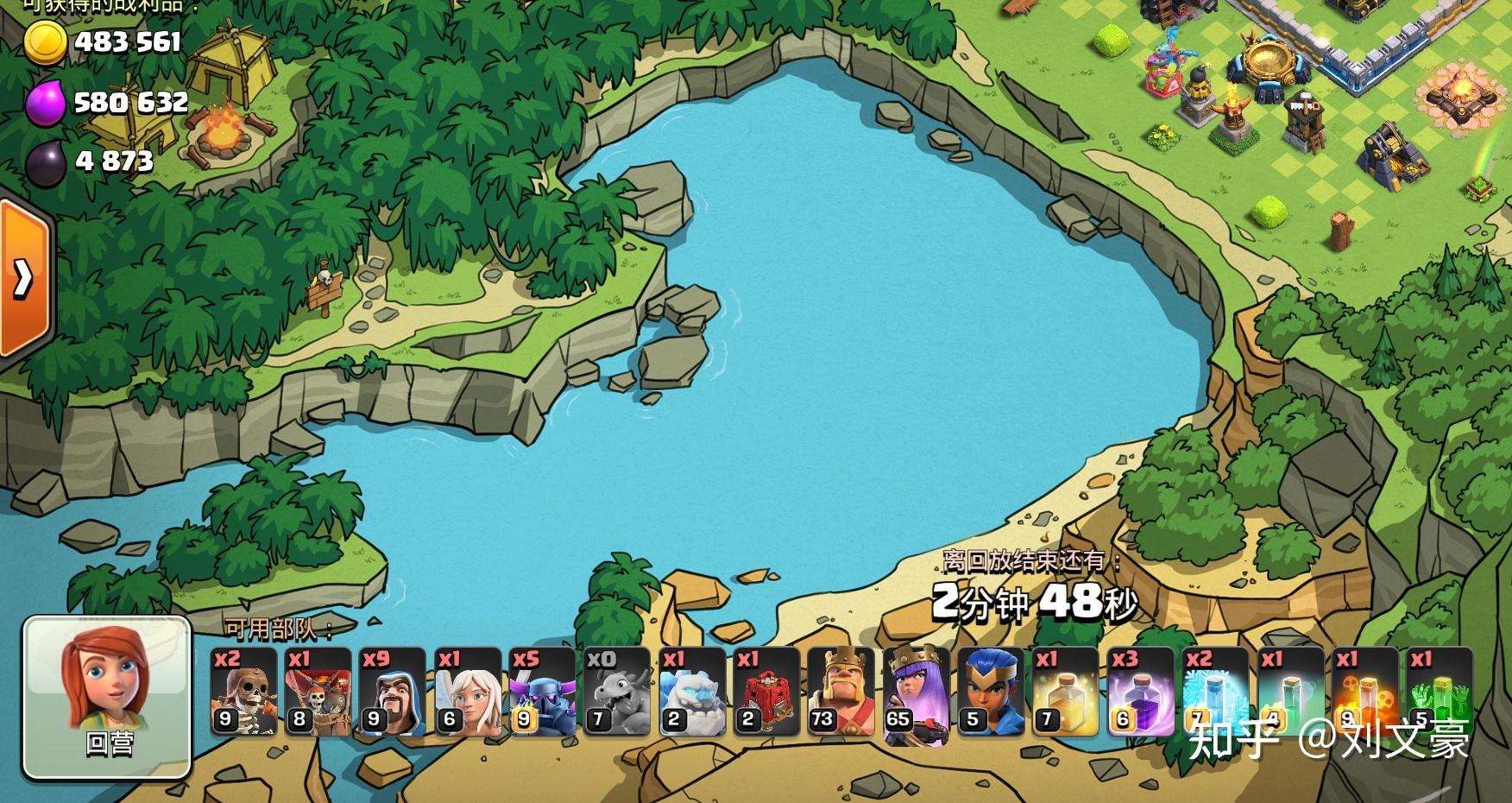
Task: Choose the Balloon troop card
Action: [x=318, y=692]
